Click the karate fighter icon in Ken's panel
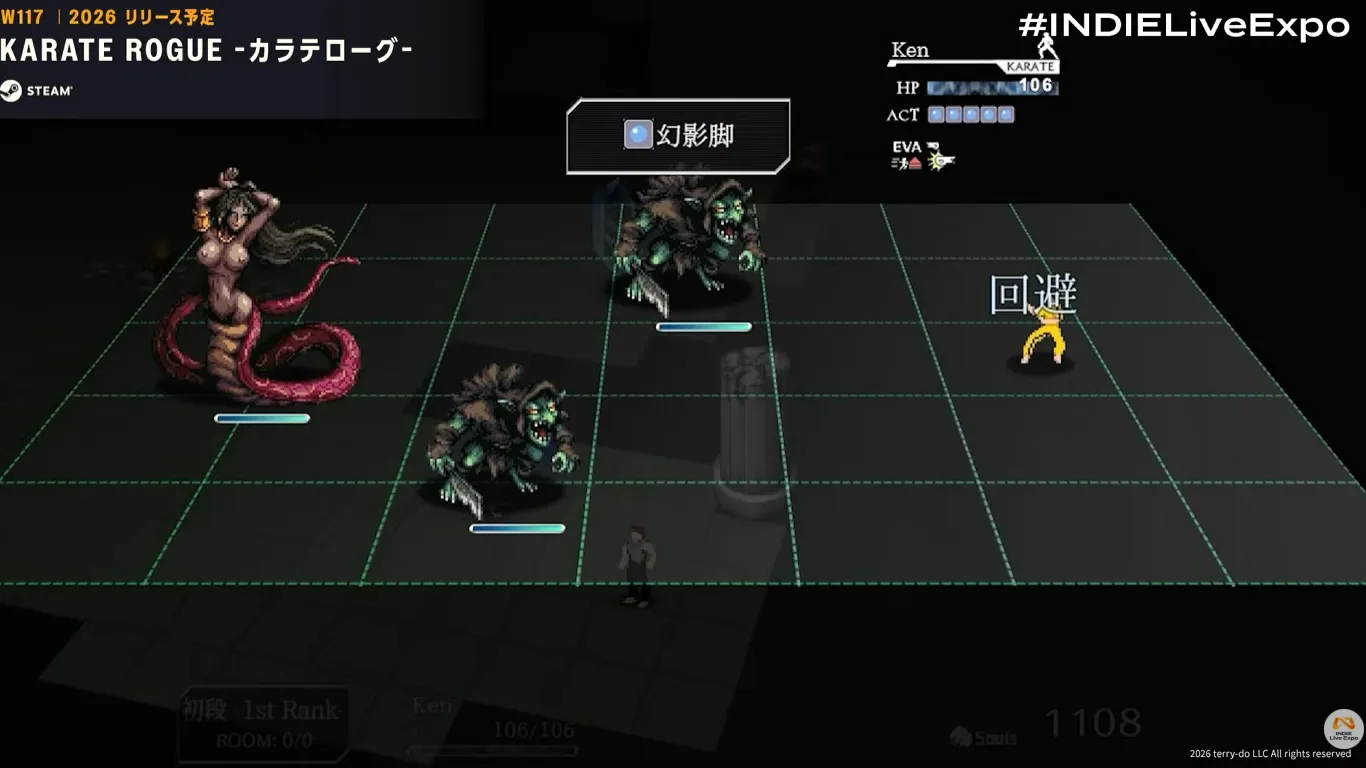 pos(1047,48)
